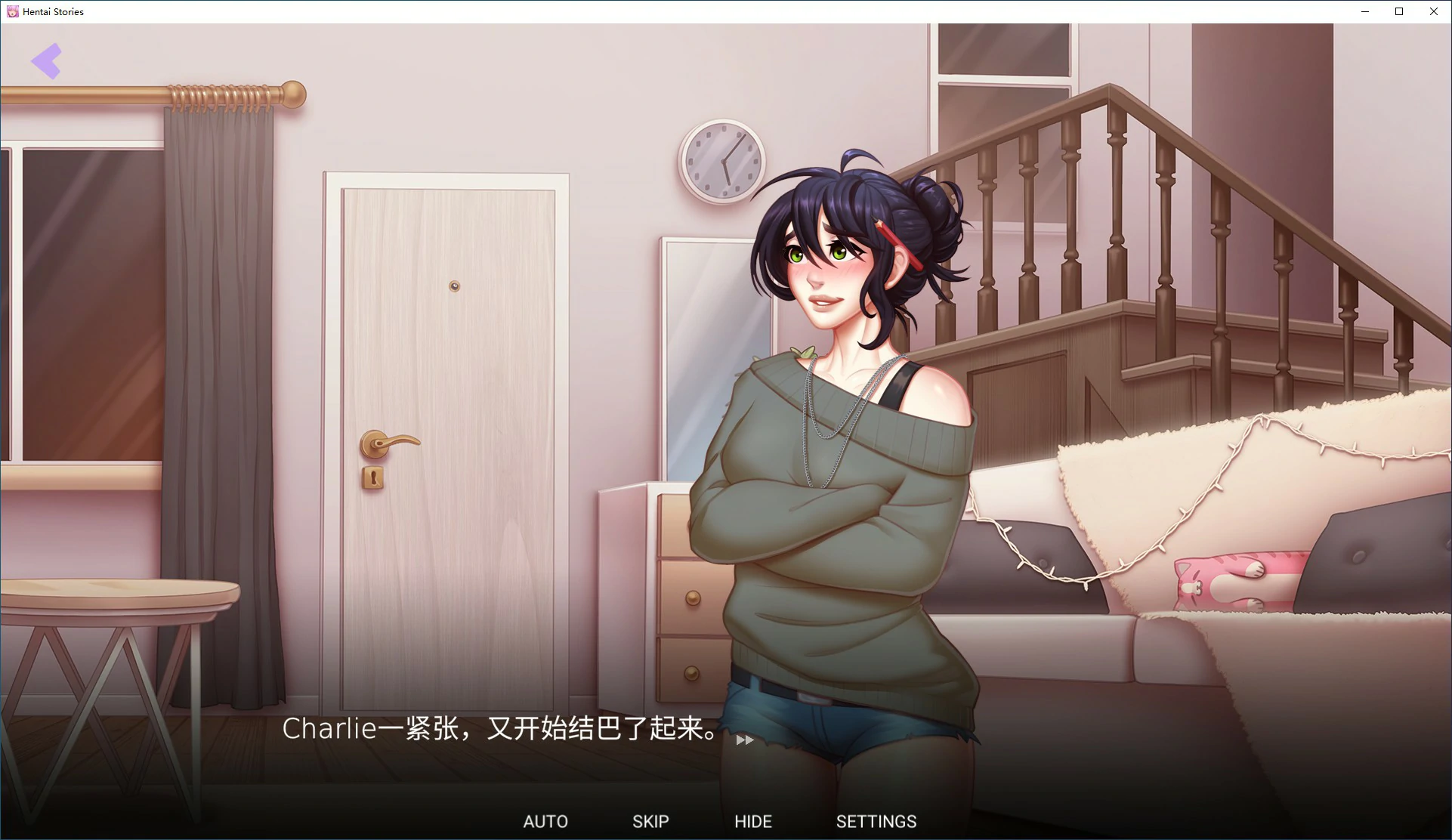Click the fast-forward arrows beside the dialogue text
Viewport: 1452px width, 840px height.
(x=743, y=740)
